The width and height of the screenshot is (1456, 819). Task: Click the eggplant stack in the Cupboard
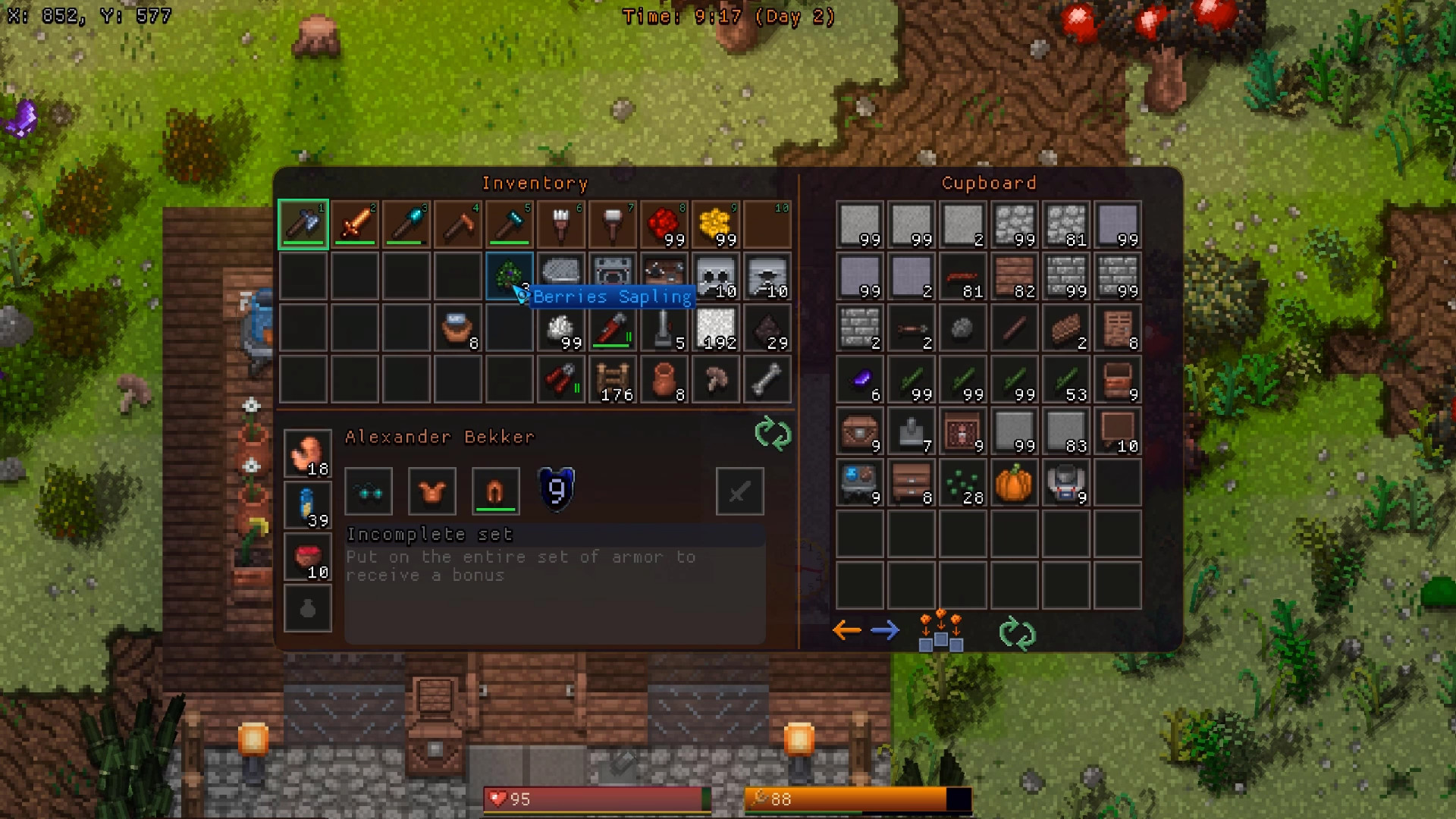tap(860, 380)
